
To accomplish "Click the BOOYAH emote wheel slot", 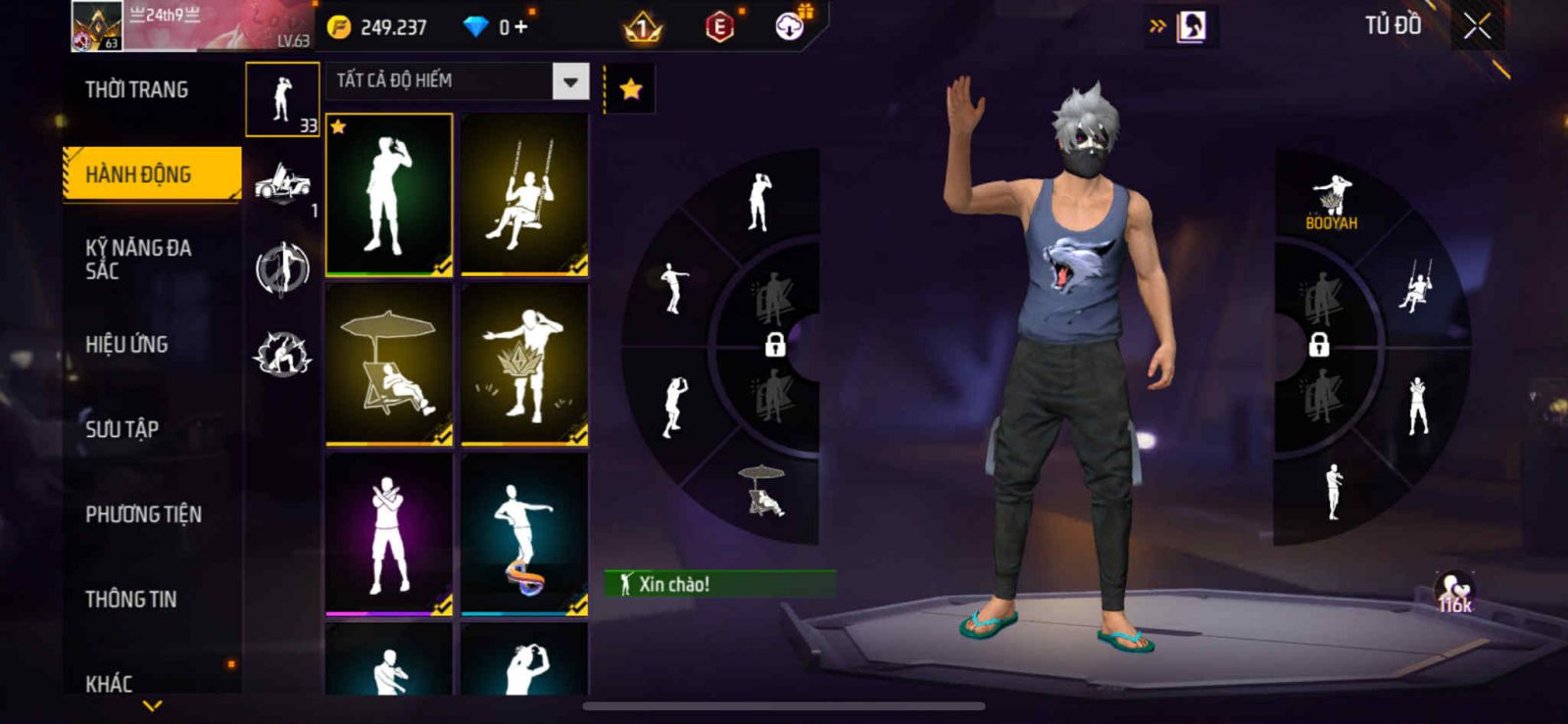I will pyautogui.click(x=1331, y=203).
